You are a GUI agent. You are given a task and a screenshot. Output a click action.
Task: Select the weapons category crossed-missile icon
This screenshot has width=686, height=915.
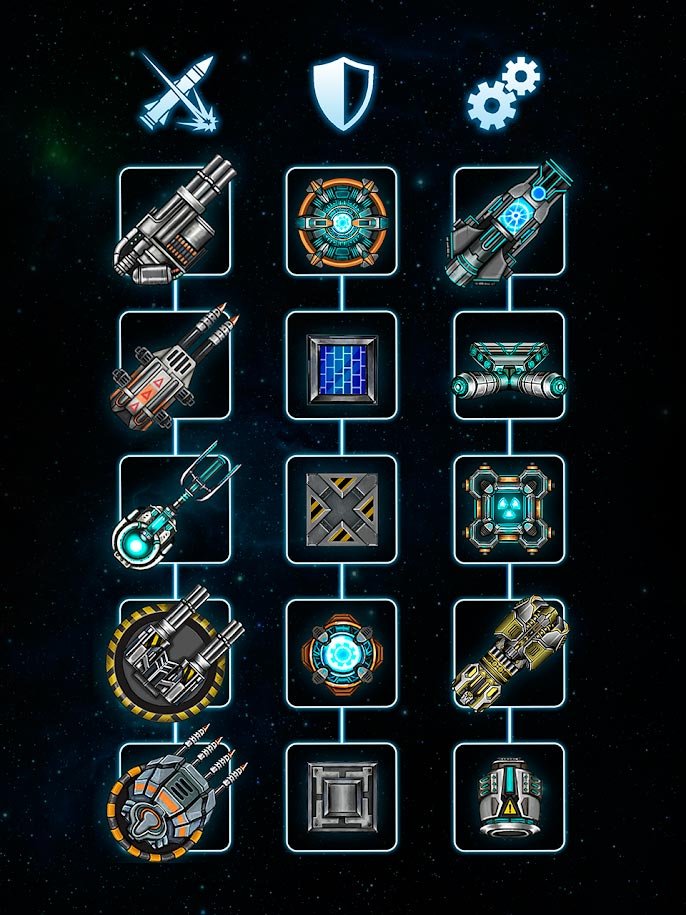click(176, 92)
